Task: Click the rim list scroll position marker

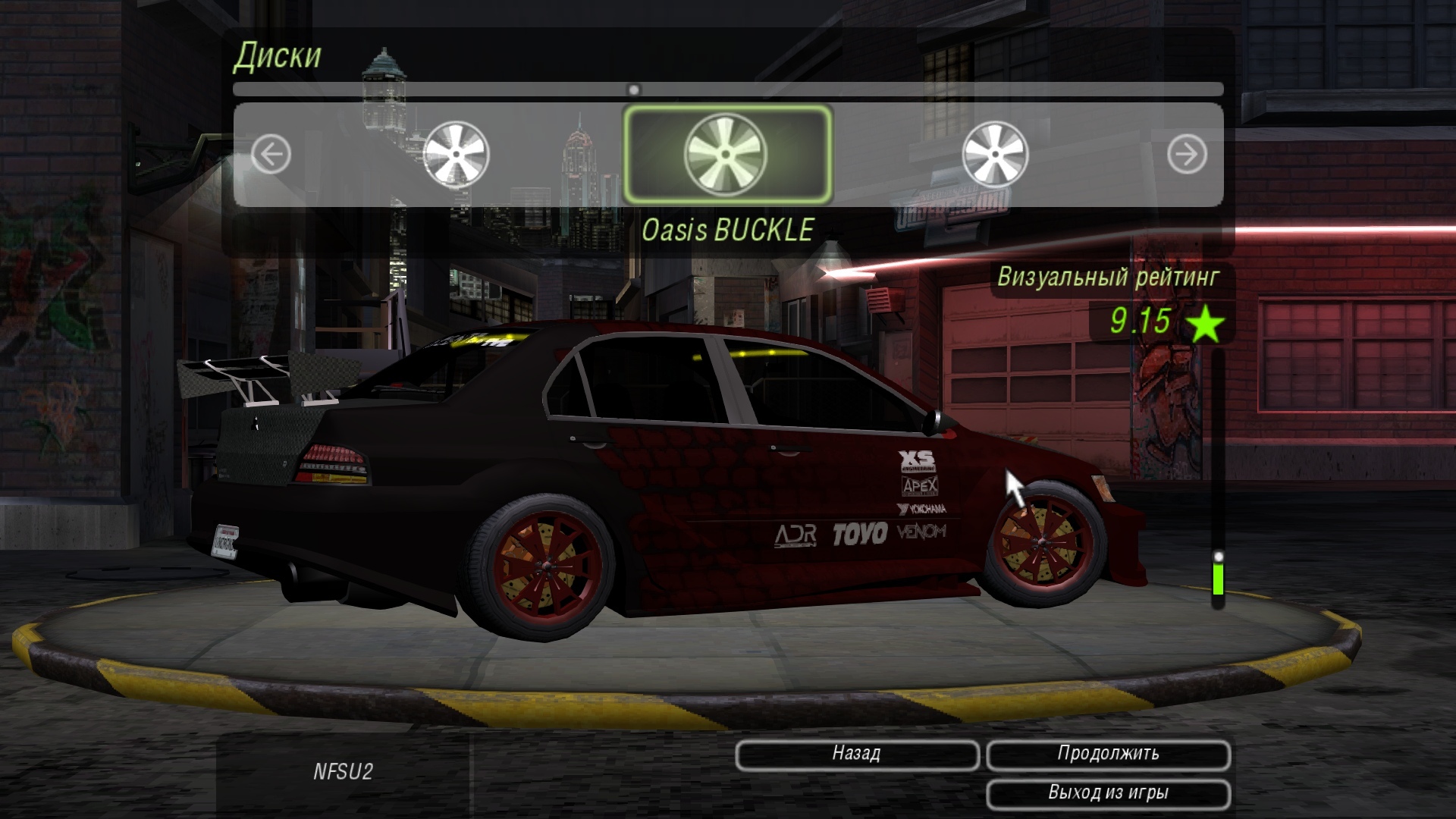Action: pos(634,89)
